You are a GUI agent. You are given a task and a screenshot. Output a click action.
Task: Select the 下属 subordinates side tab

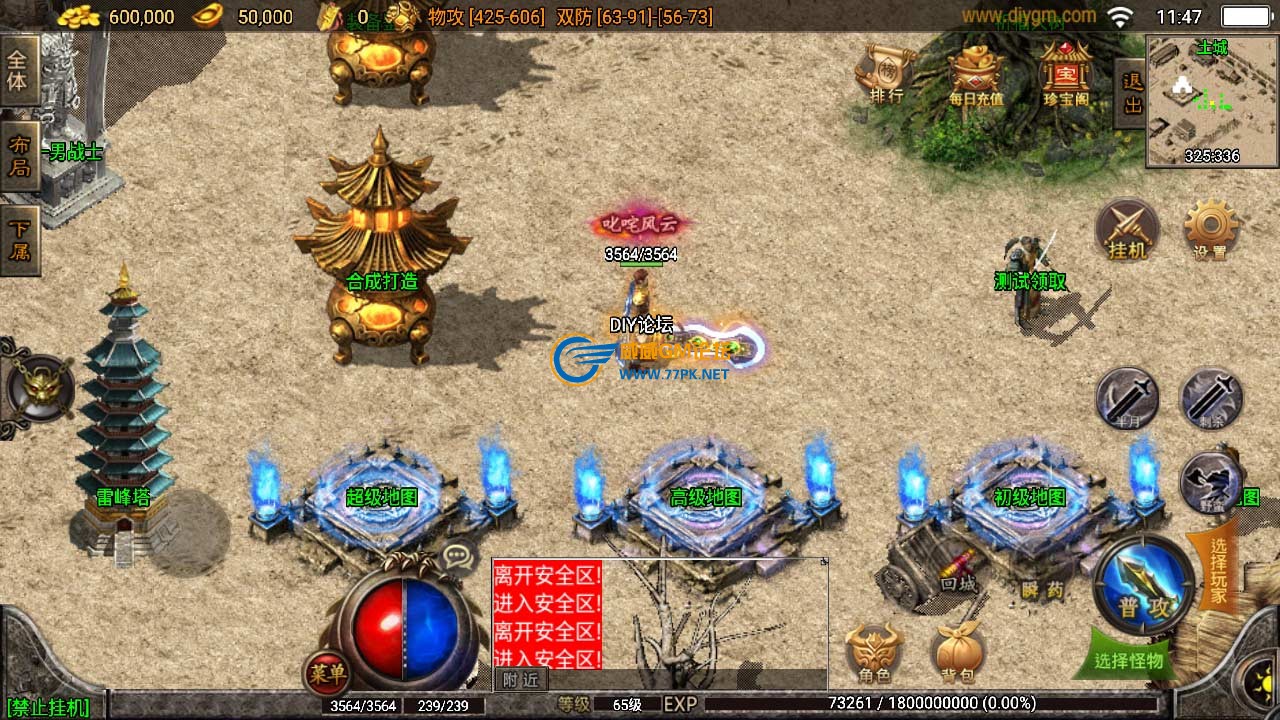click(x=19, y=240)
